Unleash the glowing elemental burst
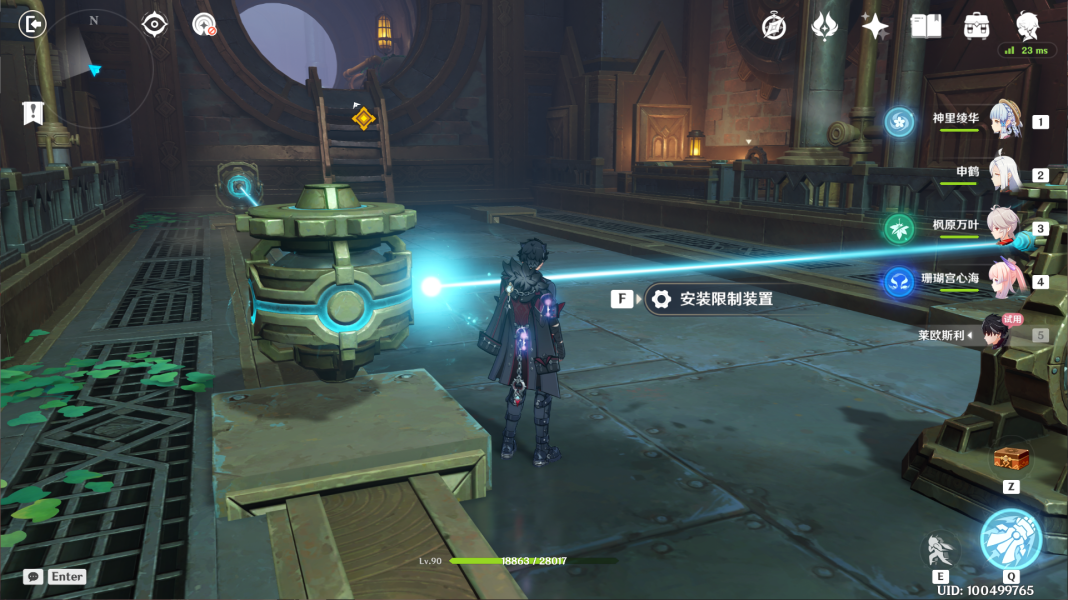1068x600 pixels. pyautogui.click(x=1010, y=538)
